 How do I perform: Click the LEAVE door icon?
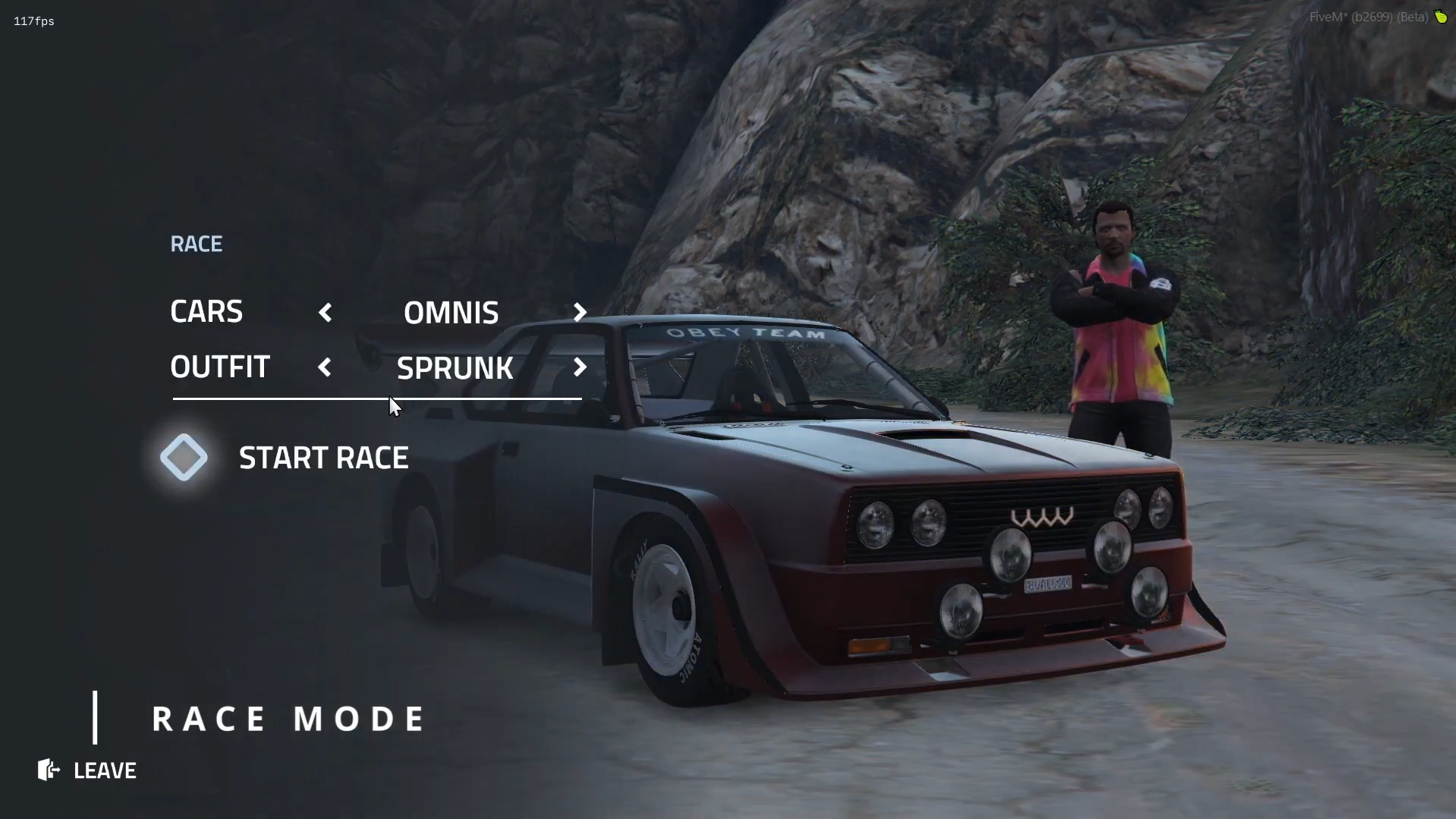click(x=48, y=770)
